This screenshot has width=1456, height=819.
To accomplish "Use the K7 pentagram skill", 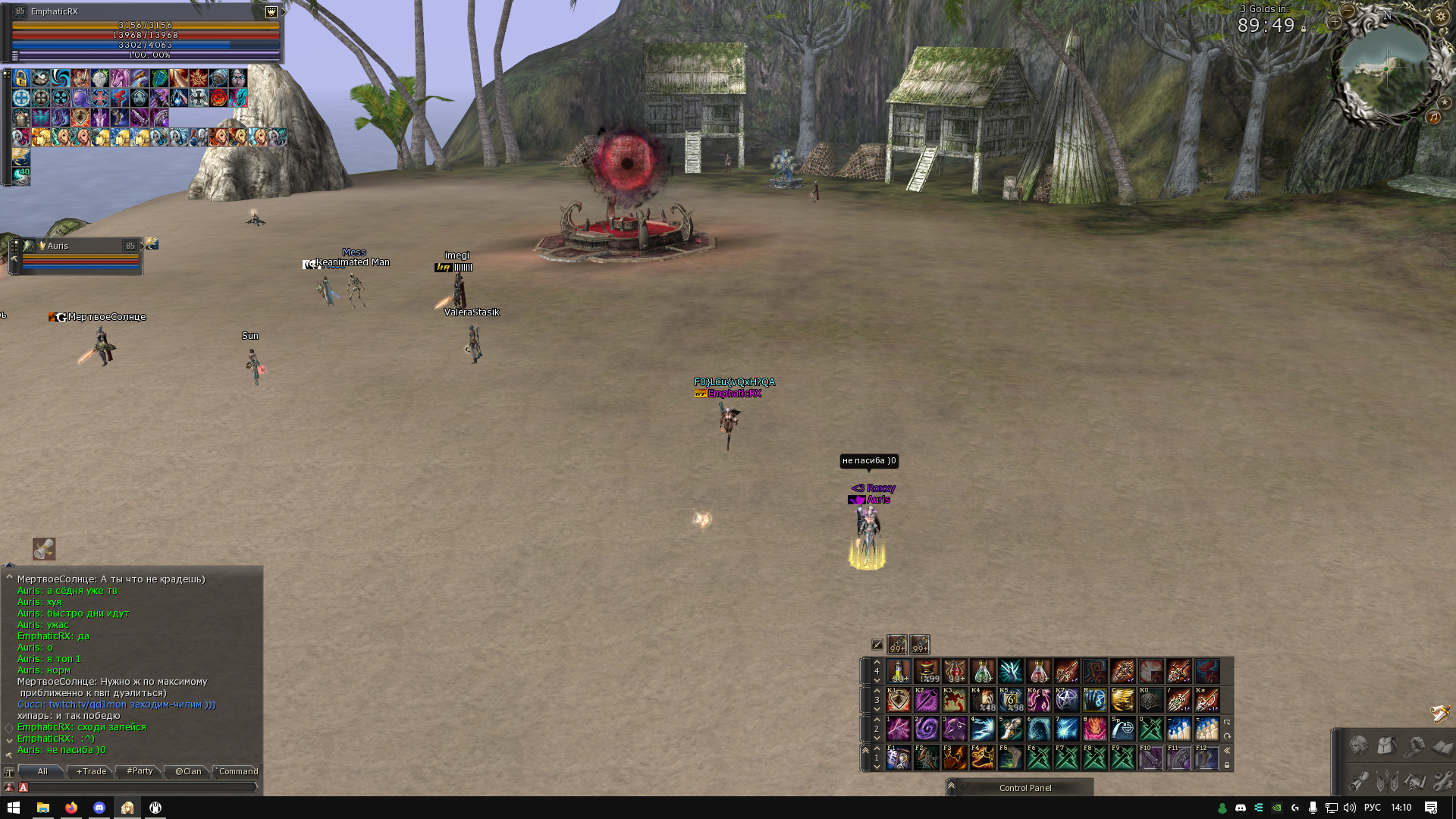I will [x=1066, y=699].
